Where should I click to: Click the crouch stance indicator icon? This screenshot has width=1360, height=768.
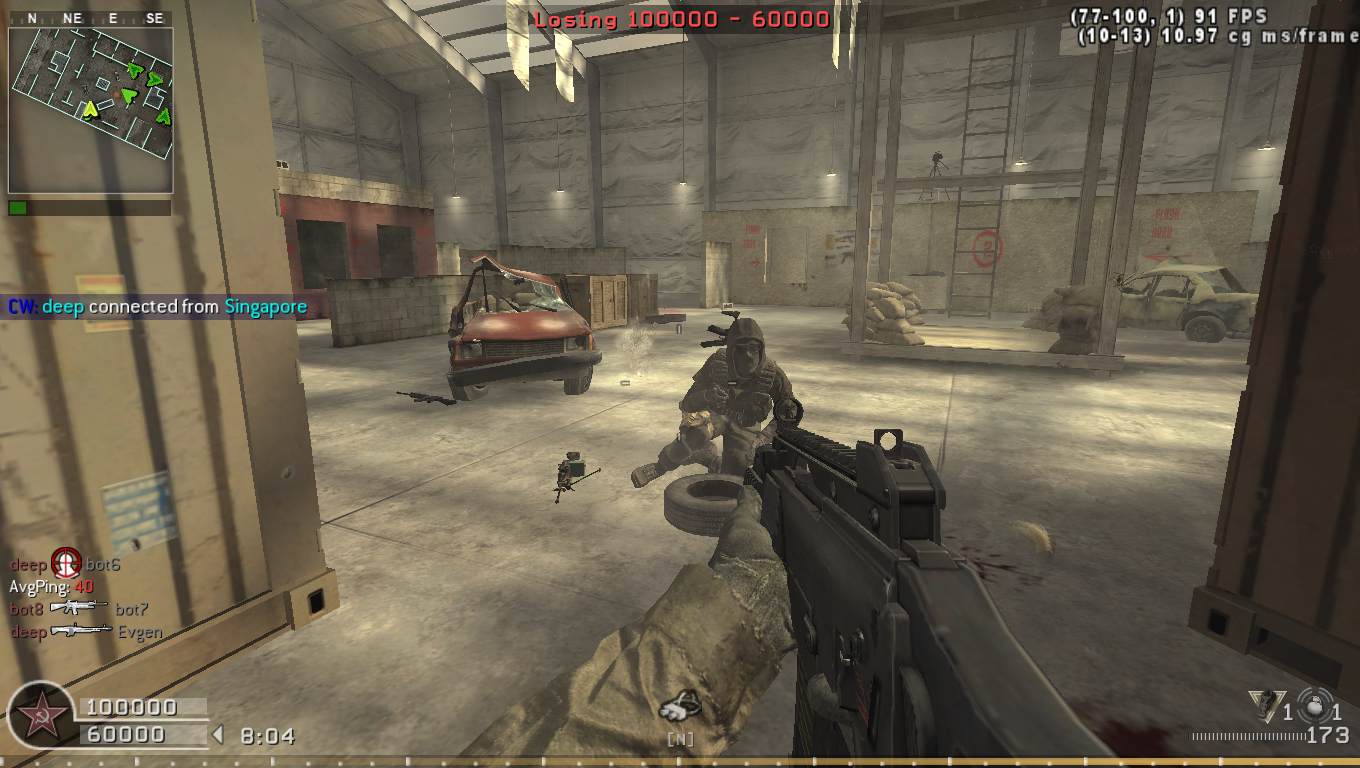[x=680, y=707]
